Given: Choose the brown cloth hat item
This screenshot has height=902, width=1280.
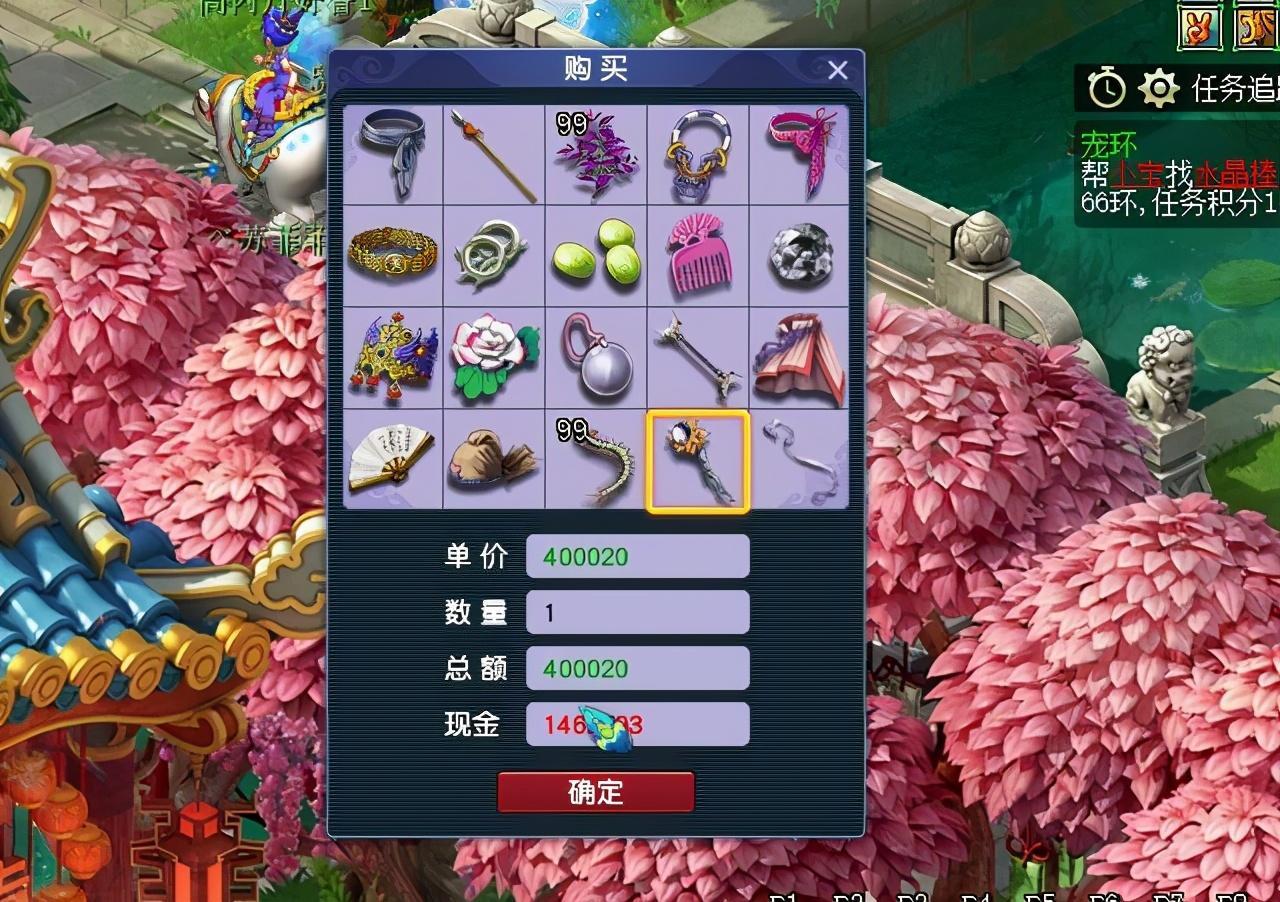Looking at the screenshot, I should coord(494,459).
